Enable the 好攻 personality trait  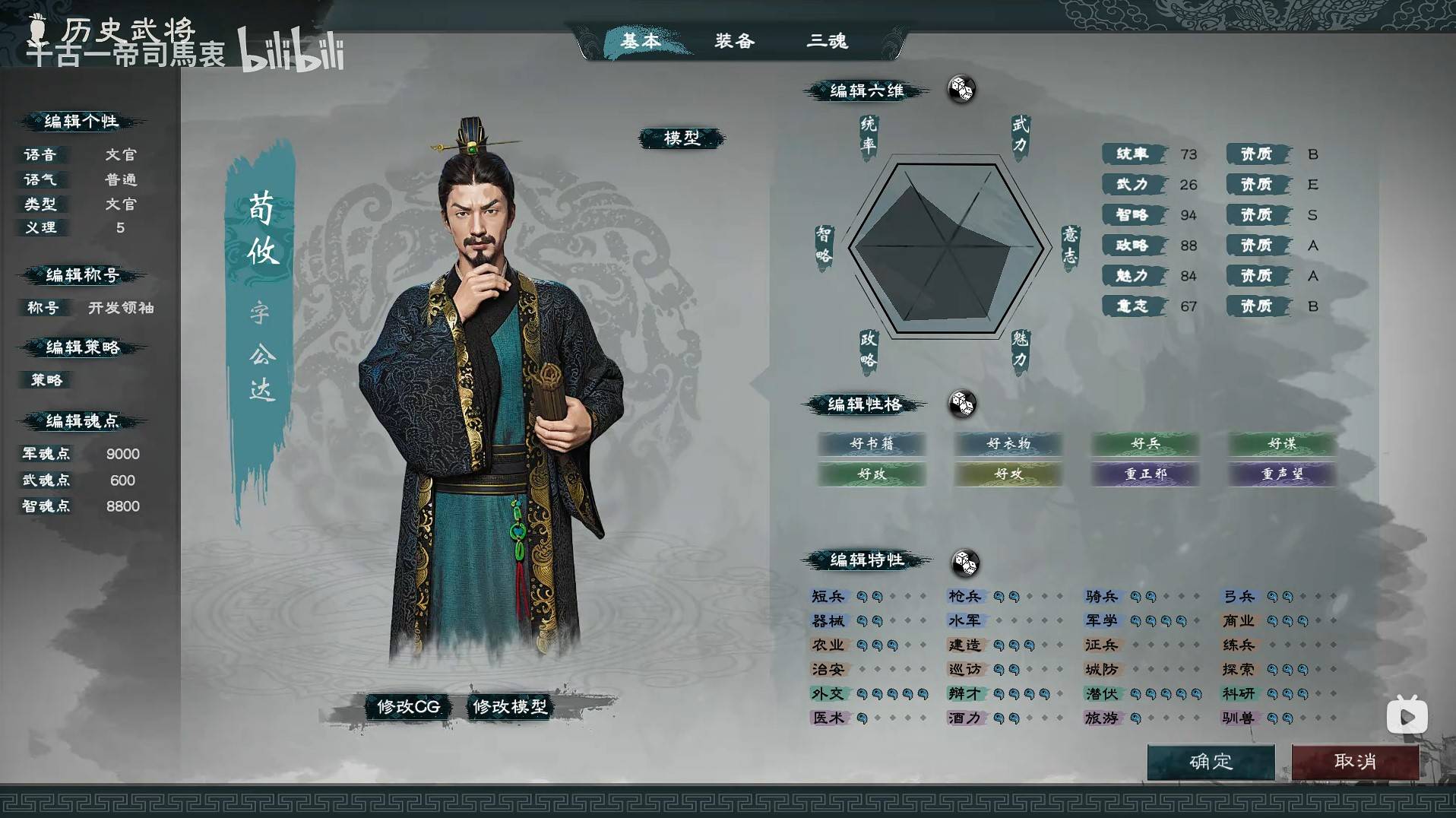[x=1008, y=475]
